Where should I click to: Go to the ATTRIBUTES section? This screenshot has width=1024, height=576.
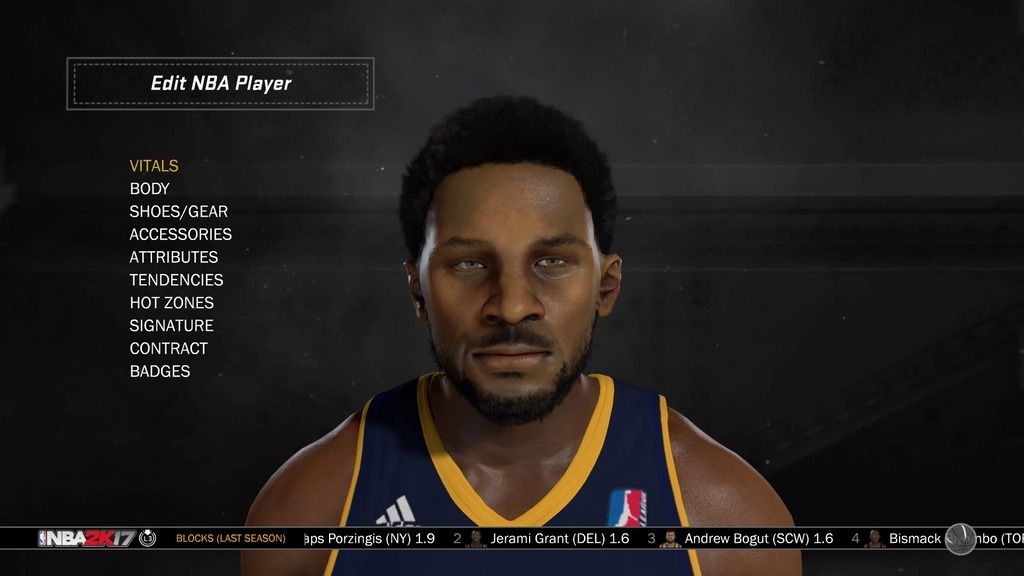click(174, 257)
